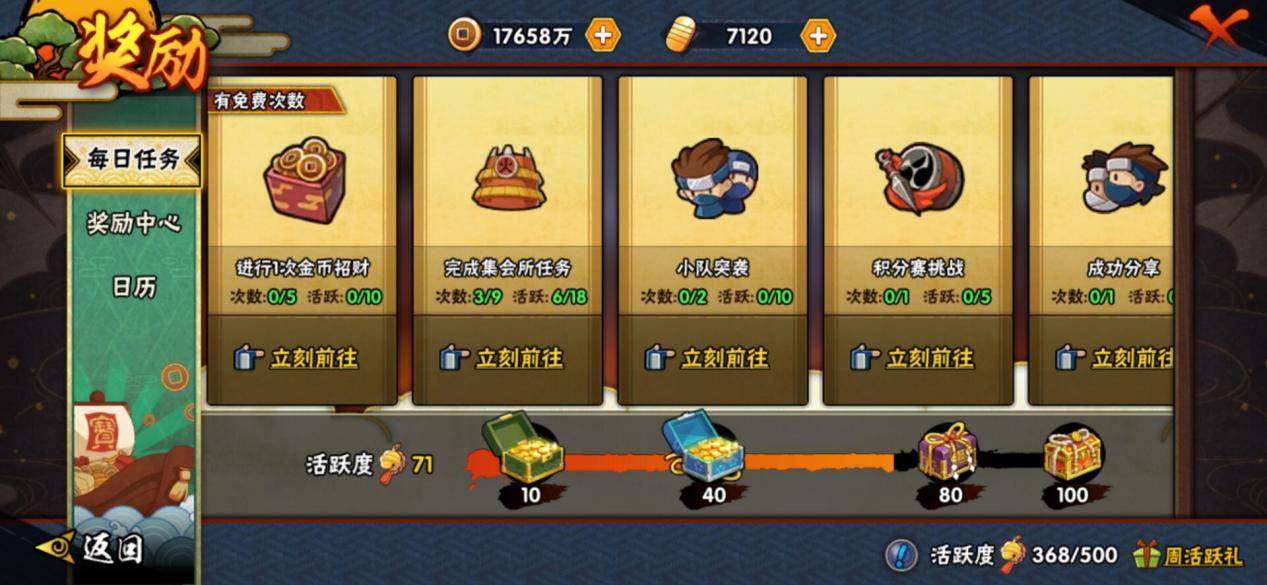The image size is (1267, 585).
Task: Open the 奖励中心 tab
Action: coord(133,224)
